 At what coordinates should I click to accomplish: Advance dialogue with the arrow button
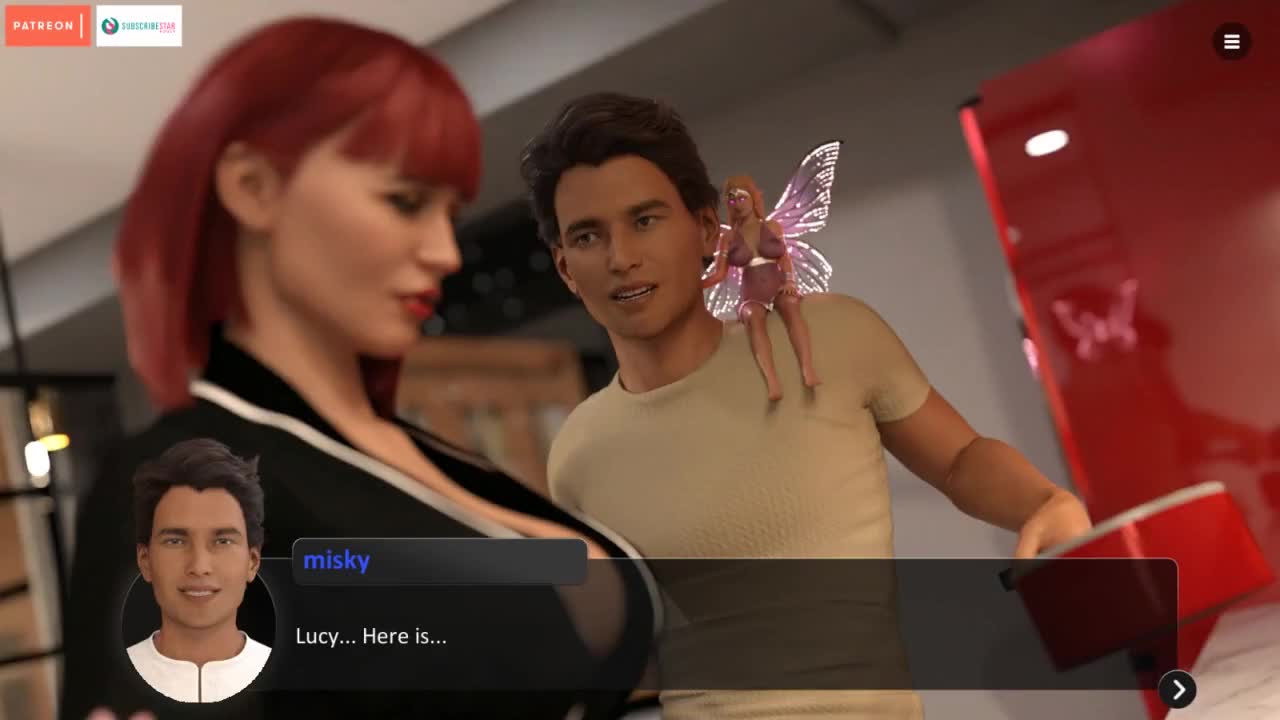click(1178, 689)
